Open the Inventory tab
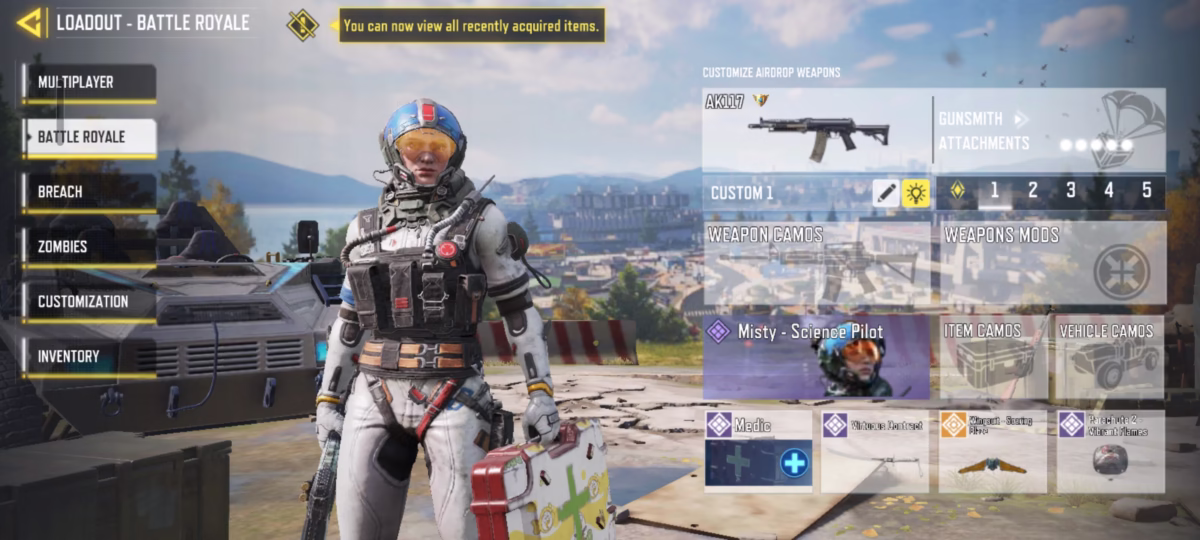 [x=89, y=357]
